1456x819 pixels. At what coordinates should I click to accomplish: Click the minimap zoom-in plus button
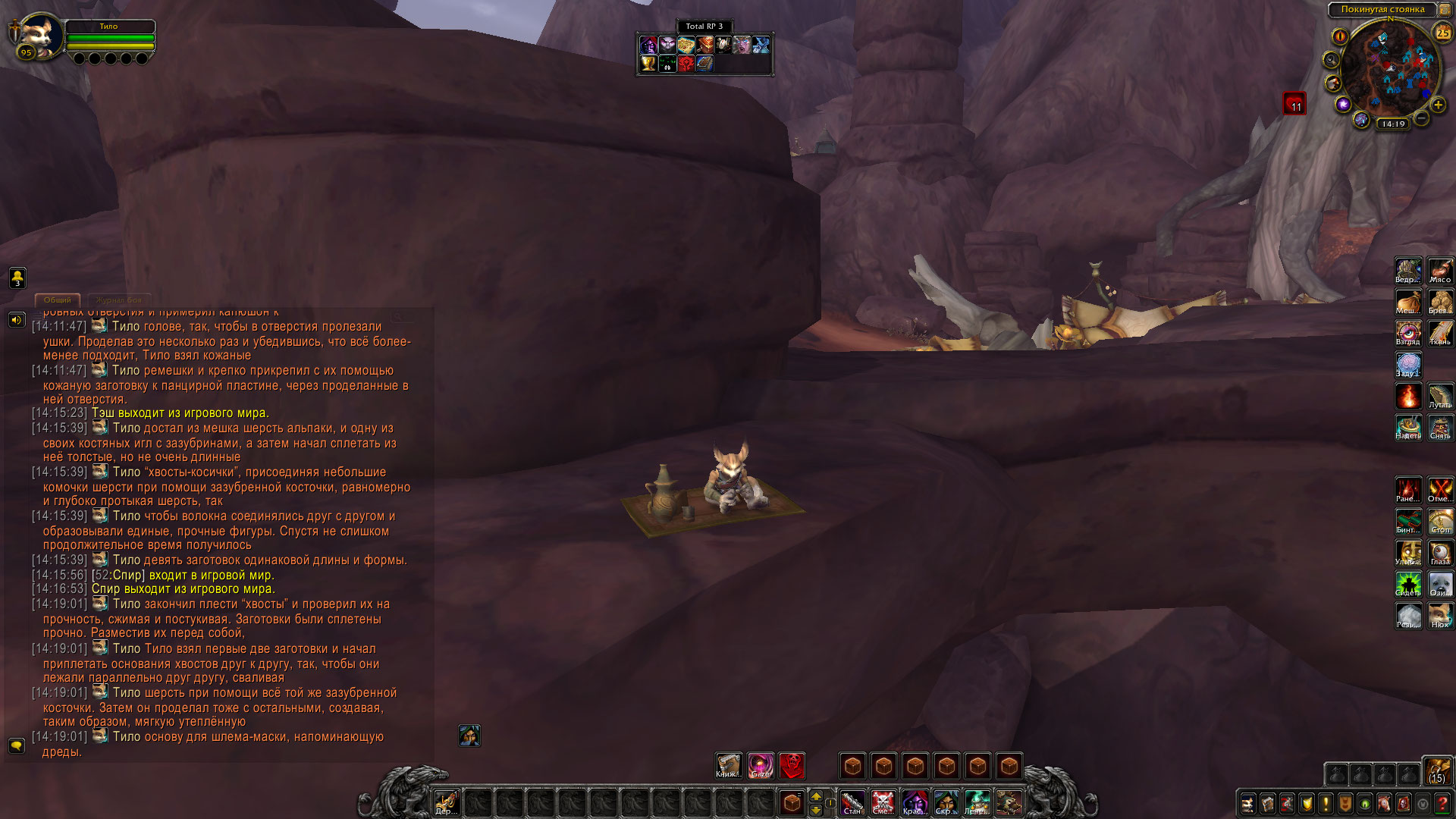point(1438,105)
